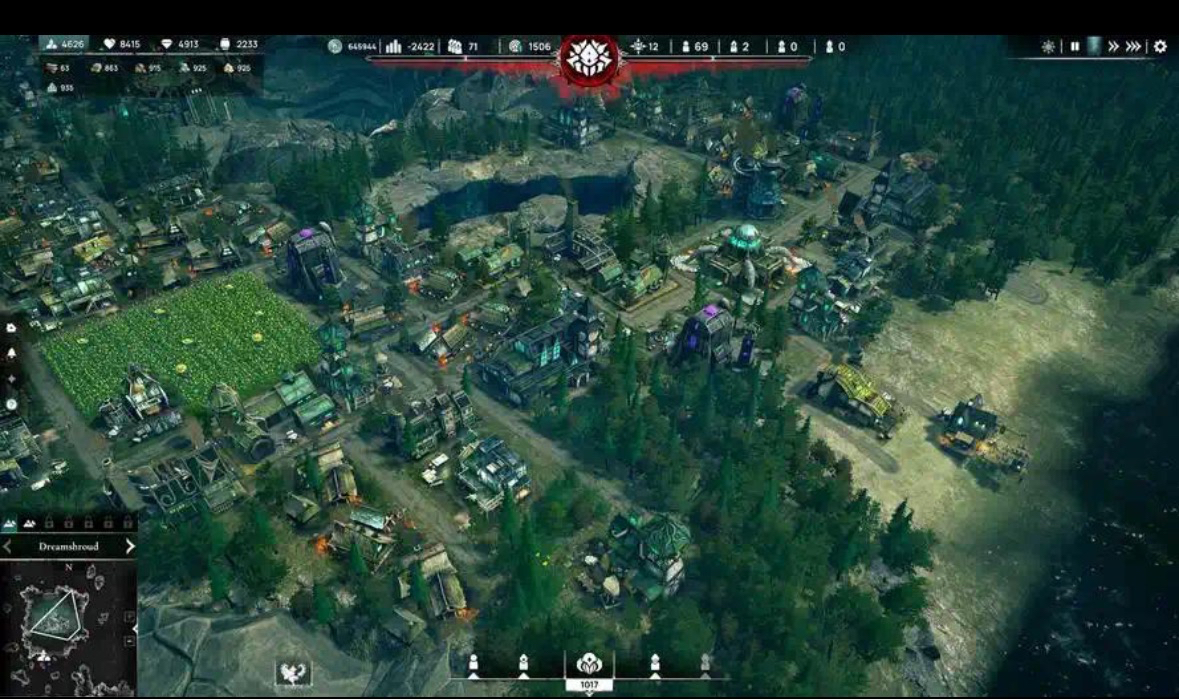Open the settings gear menu
The width and height of the screenshot is (1179, 699).
[x=1160, y=47]
